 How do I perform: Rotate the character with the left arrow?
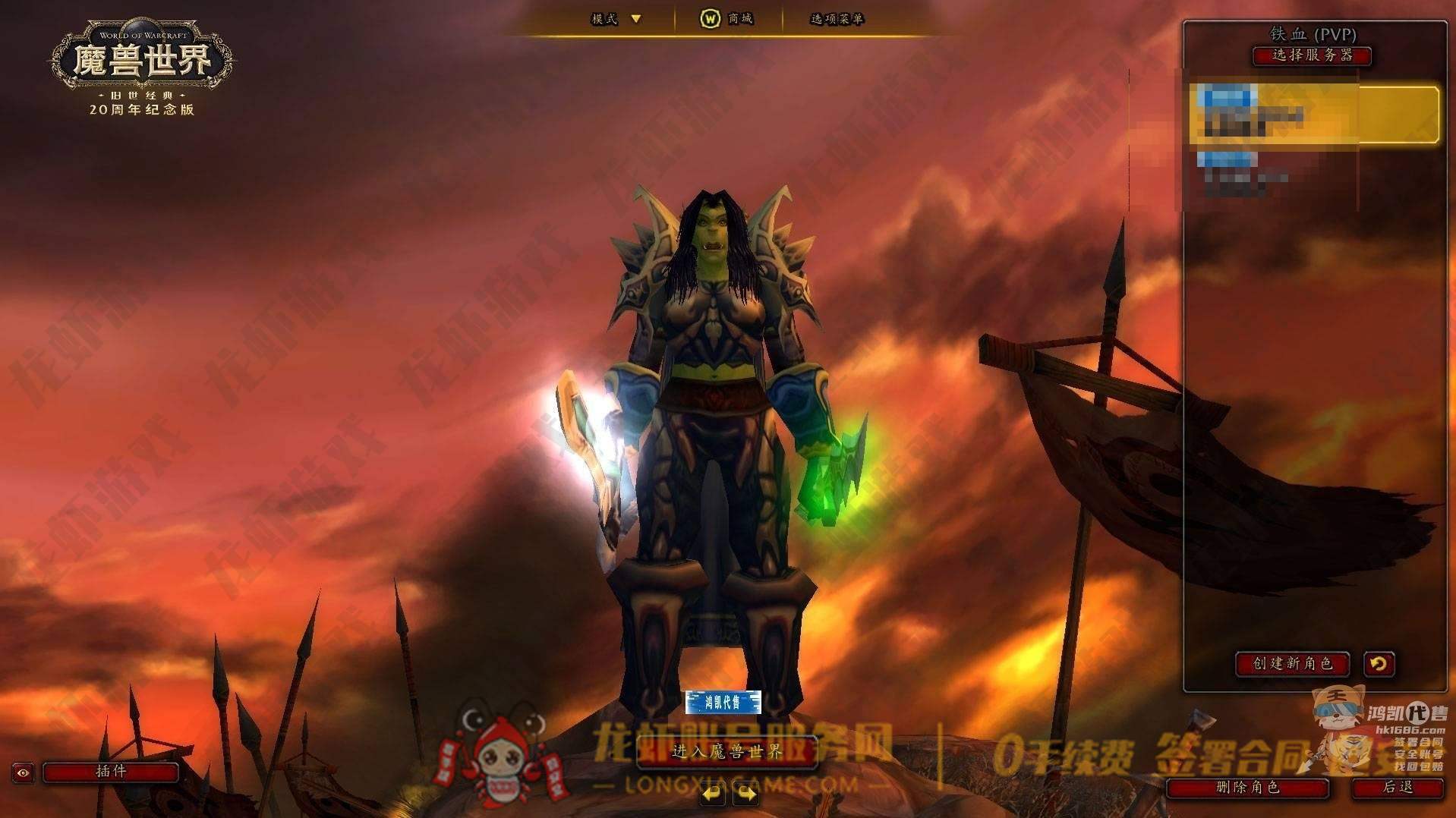[712, 794]
